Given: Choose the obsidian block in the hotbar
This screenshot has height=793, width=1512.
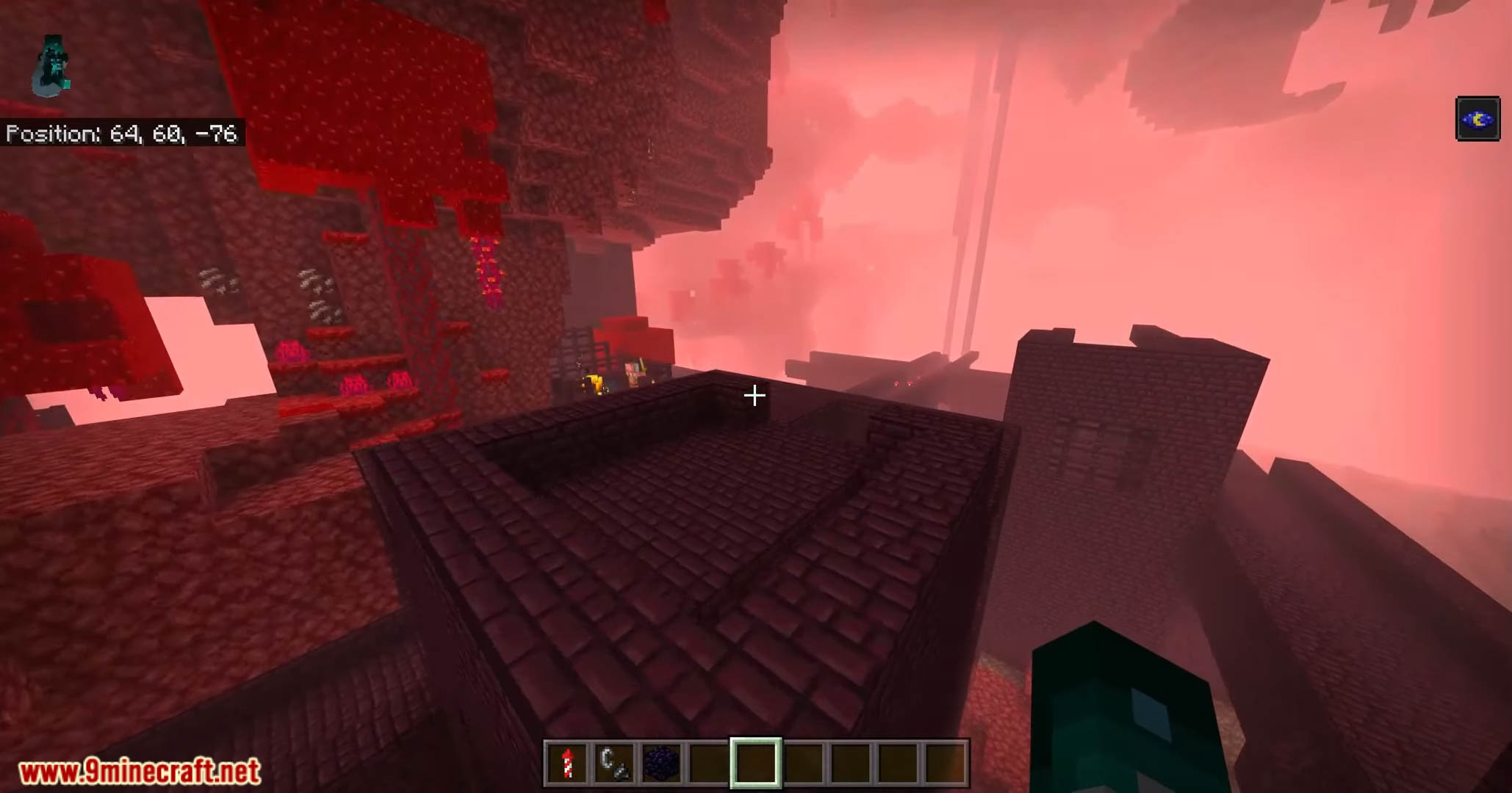Looking at the screenshot, I should pos(660,763).
